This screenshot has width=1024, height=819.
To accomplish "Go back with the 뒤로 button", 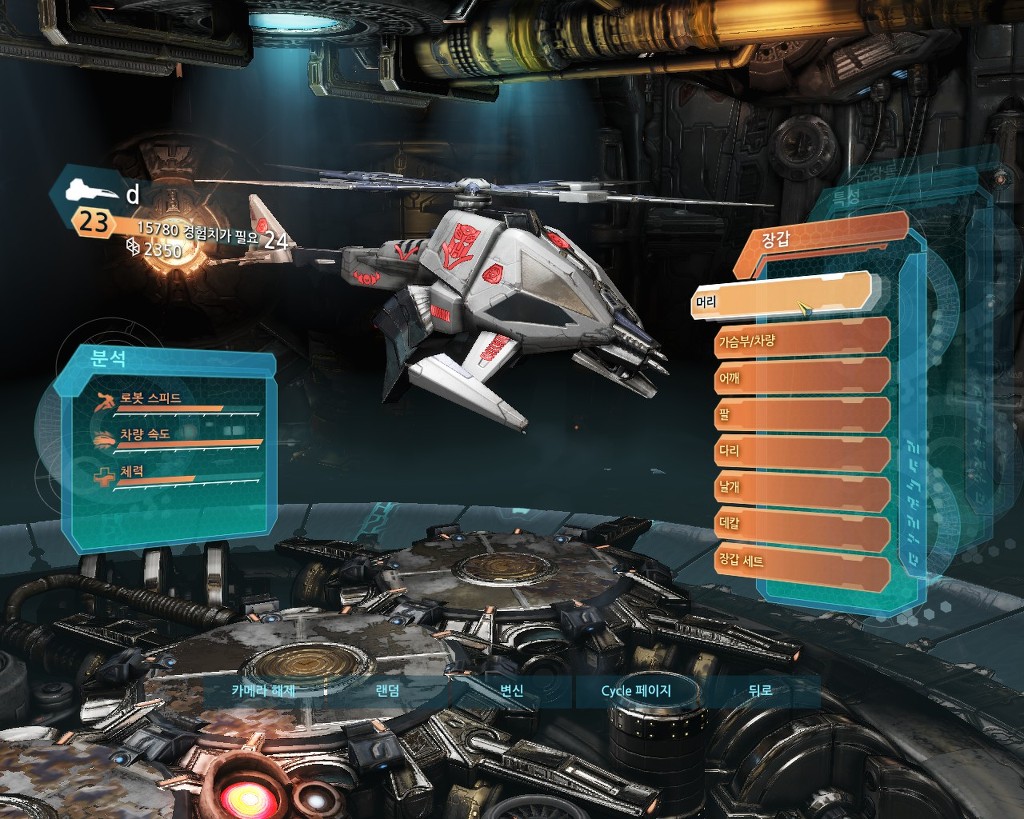I will [x=761, y=691].
